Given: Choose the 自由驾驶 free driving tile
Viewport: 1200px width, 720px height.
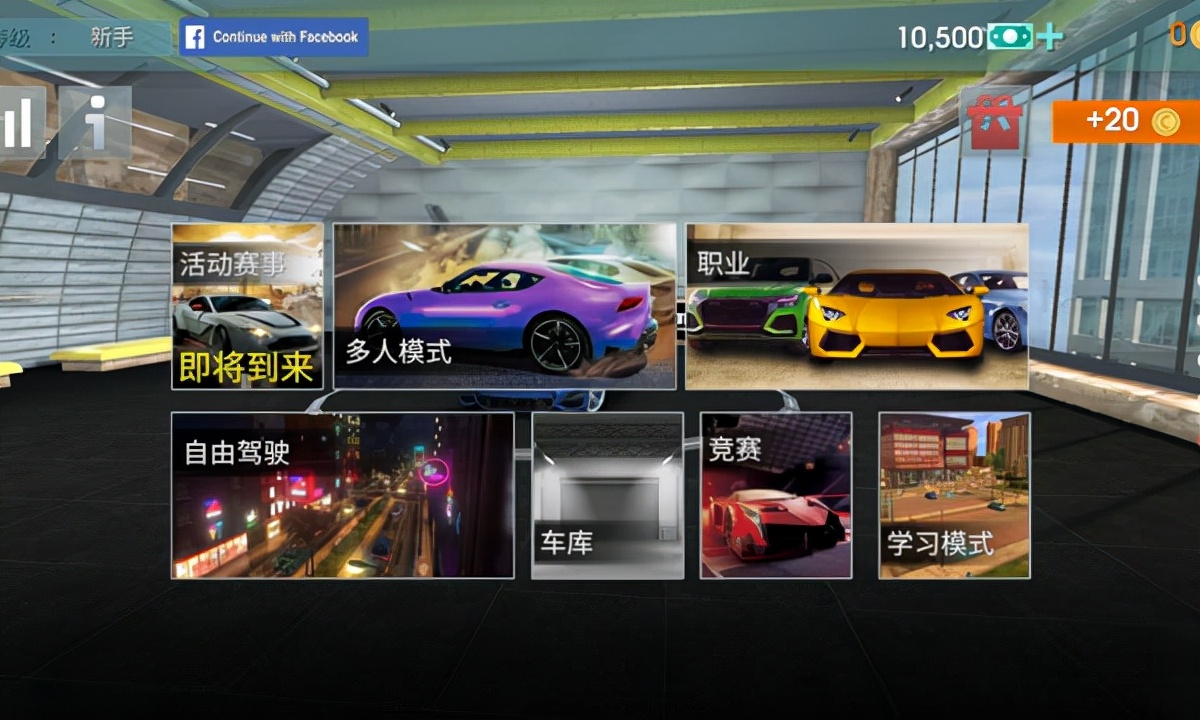Looking at the screenshot, I should (342, 495).
